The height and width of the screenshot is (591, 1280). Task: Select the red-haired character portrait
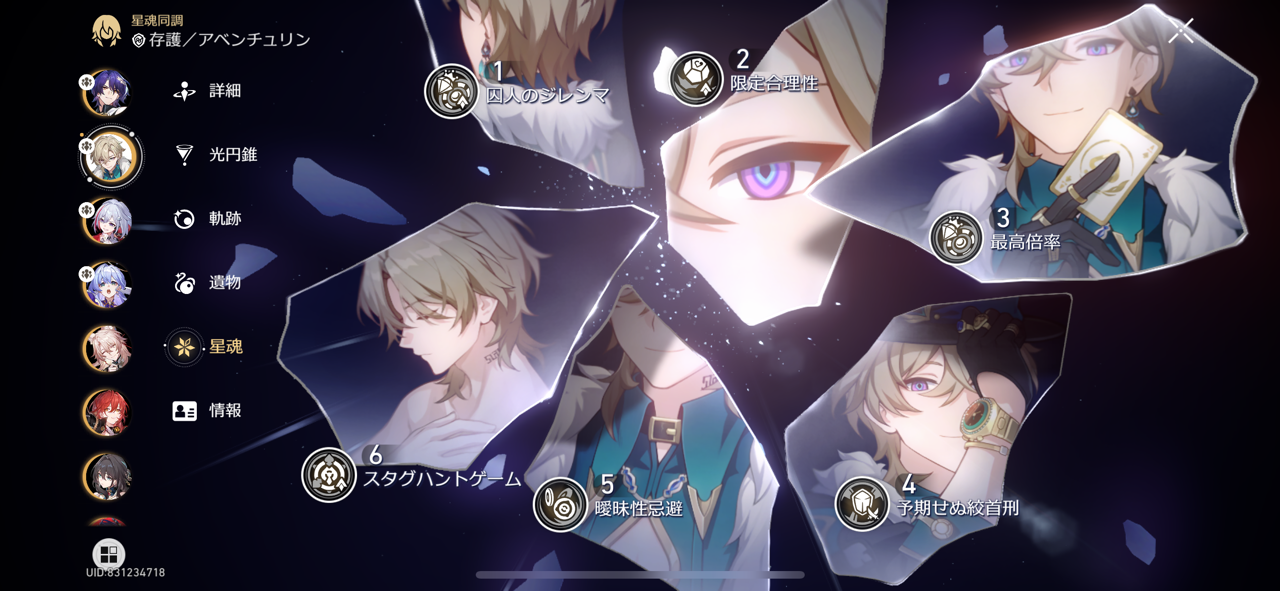107,411
